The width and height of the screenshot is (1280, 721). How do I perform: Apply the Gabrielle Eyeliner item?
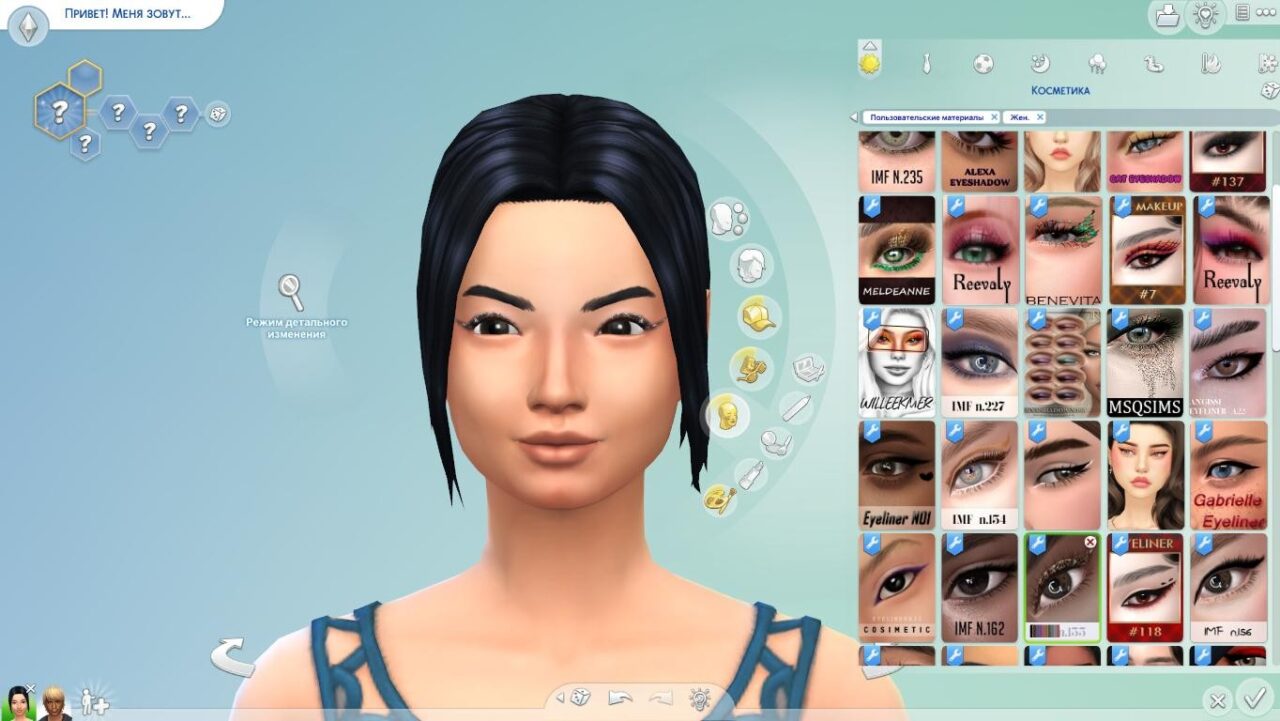1228,475
